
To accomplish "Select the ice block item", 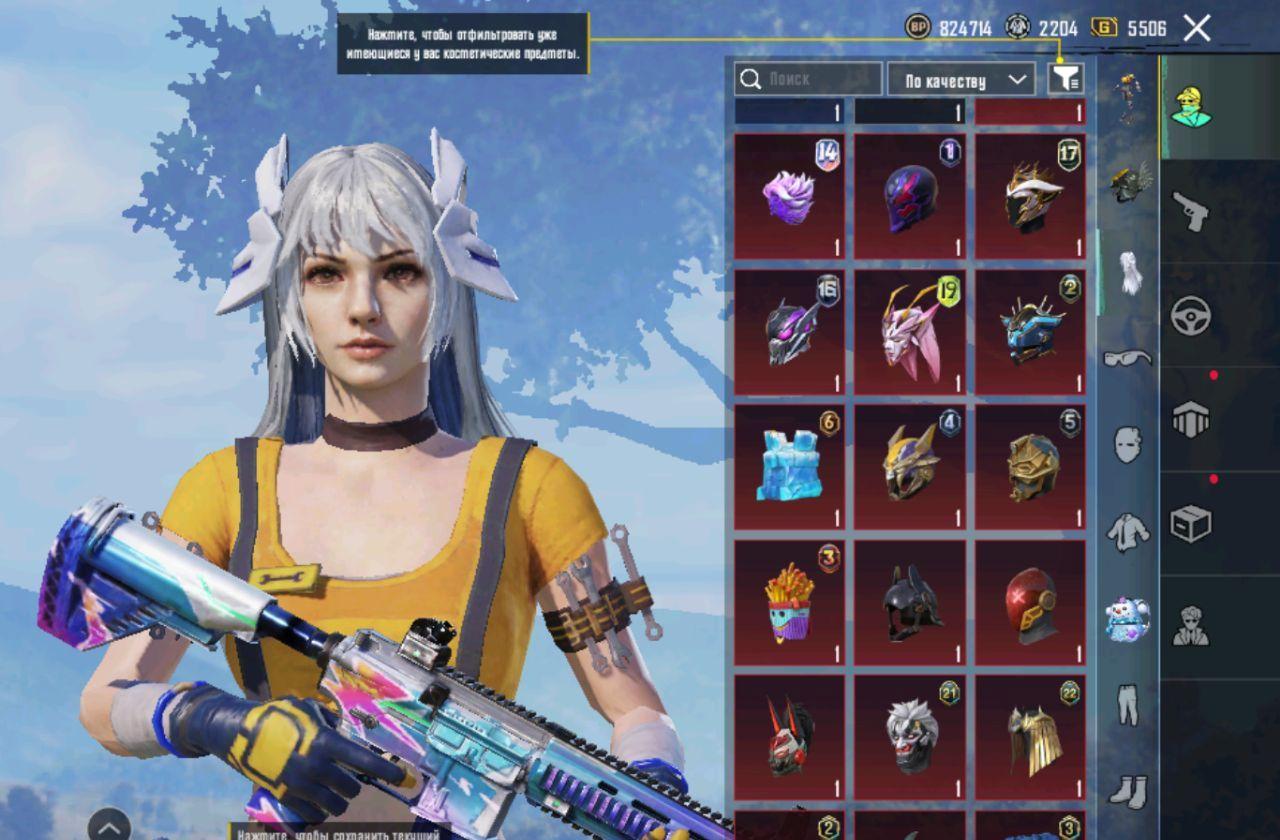I will click(x=789, y=467).
